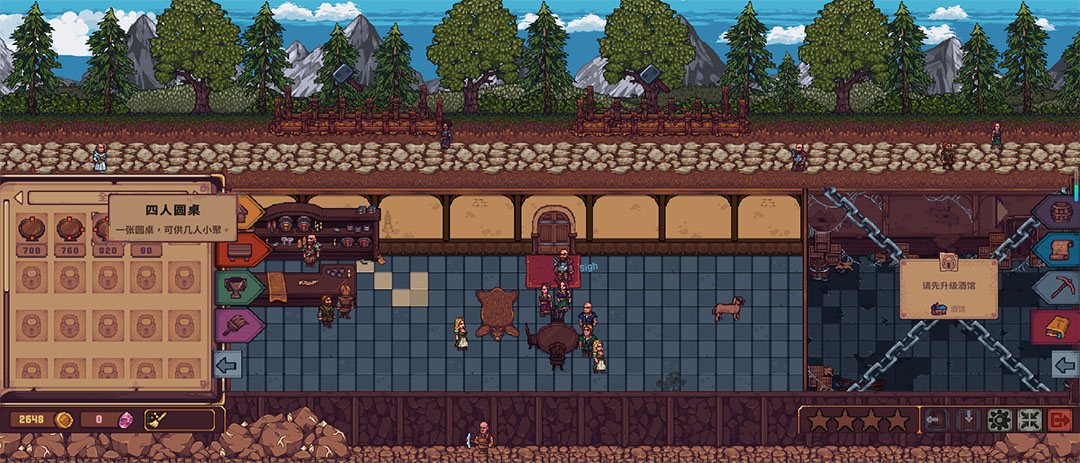Collapse the right side menu with arrow
This screenshot has width=1080, height=463.
(1065, 363)
